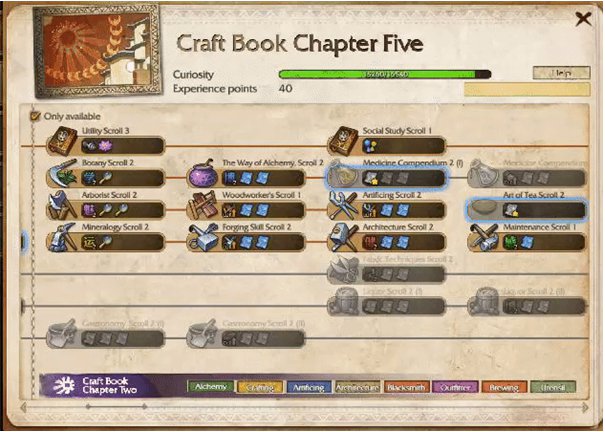Switch to the Alchemy category tab
Image resolution: width=605 pixels, height=432 pixels.
click(x=210, y=387)
